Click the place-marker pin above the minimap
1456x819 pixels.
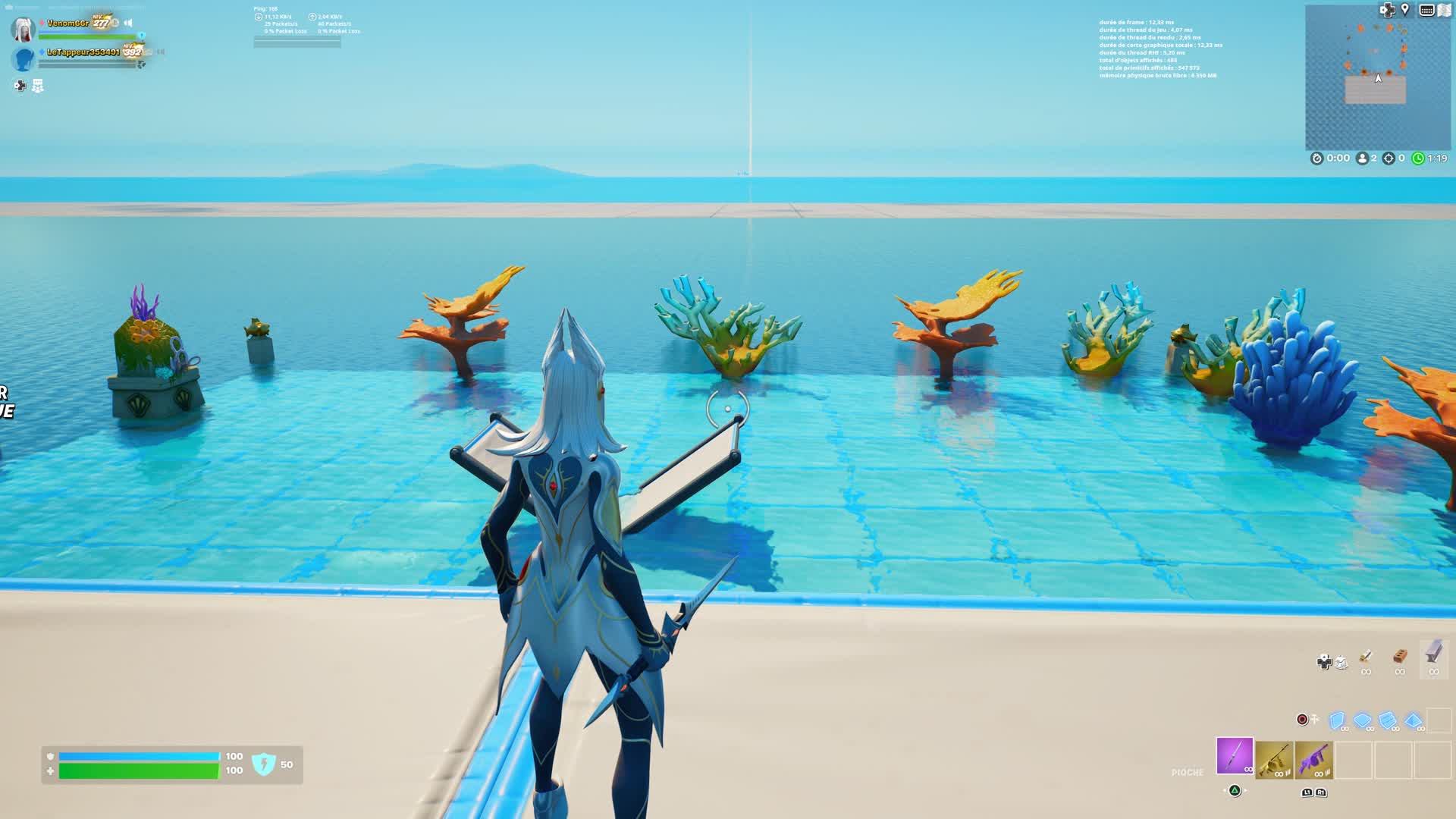pyautogui.click(x=1404, y=10)
